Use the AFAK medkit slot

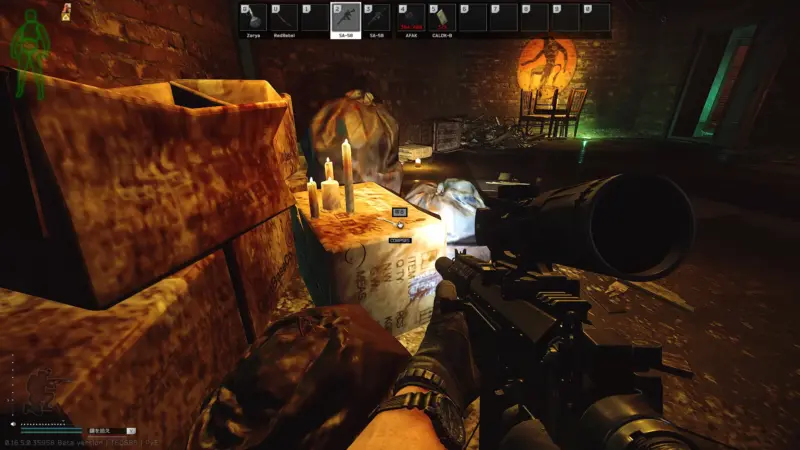[411, 19]
